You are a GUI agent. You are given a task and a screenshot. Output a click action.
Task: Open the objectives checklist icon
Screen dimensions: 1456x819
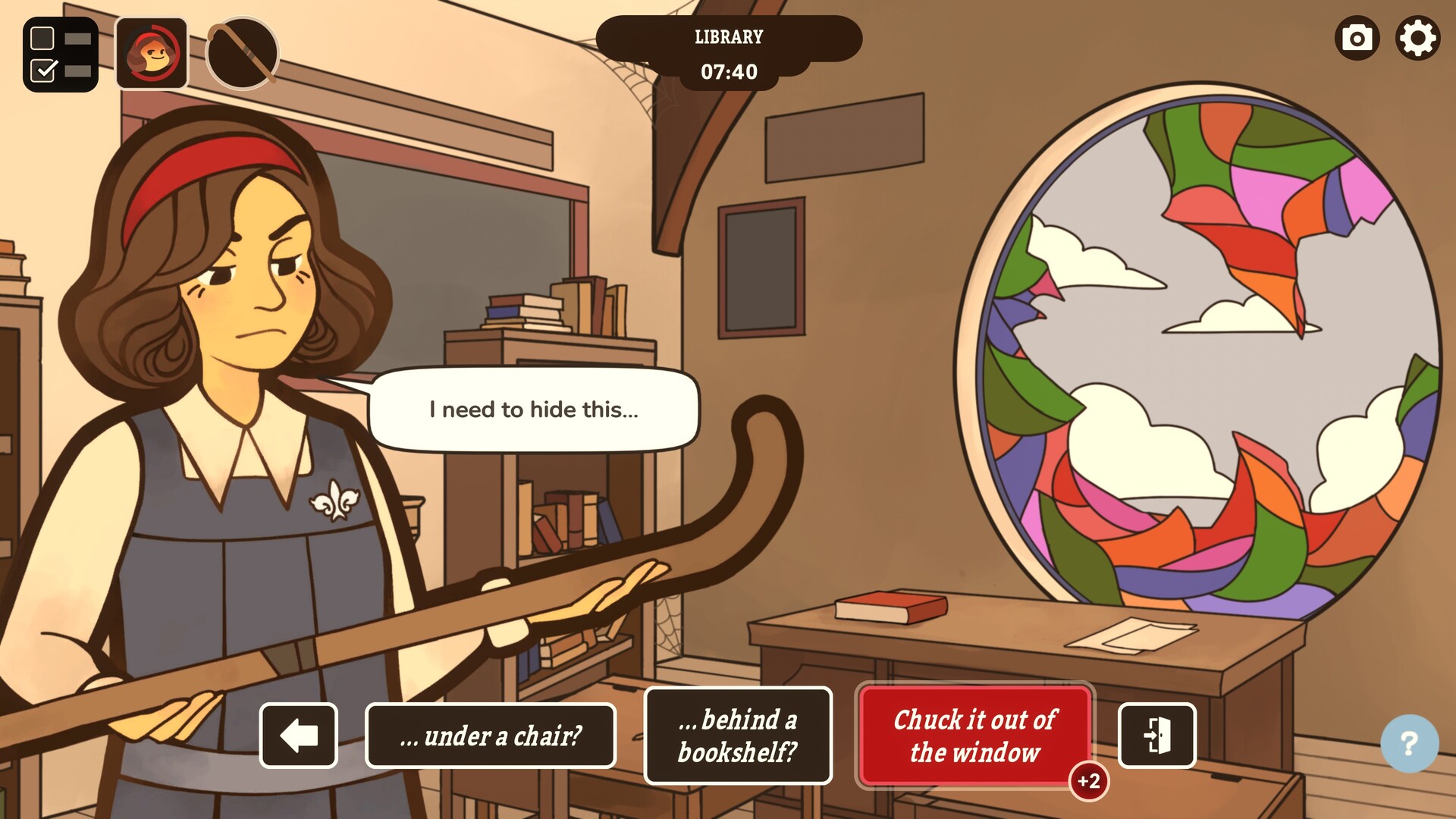click(x=60, y=52)
